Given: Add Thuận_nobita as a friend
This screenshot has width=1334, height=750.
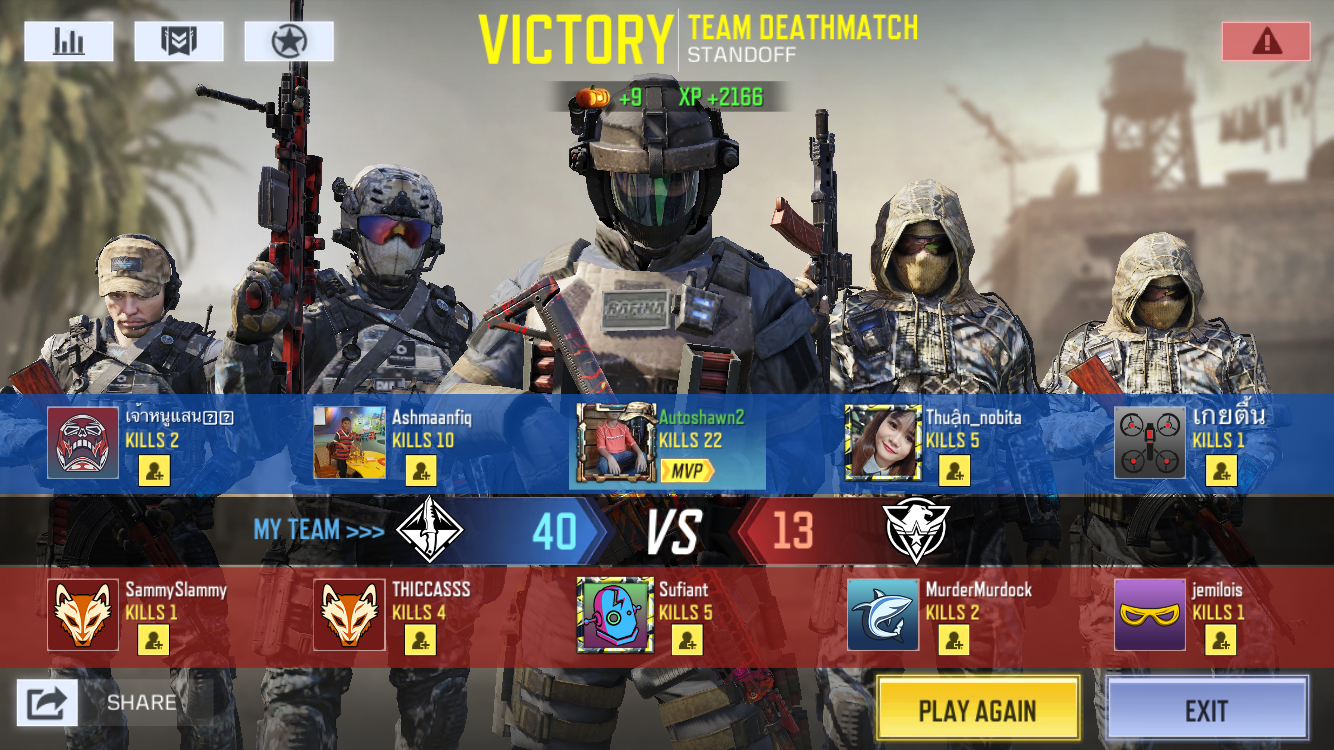Looking at the screenshot, I should click(x=955, y=470).
